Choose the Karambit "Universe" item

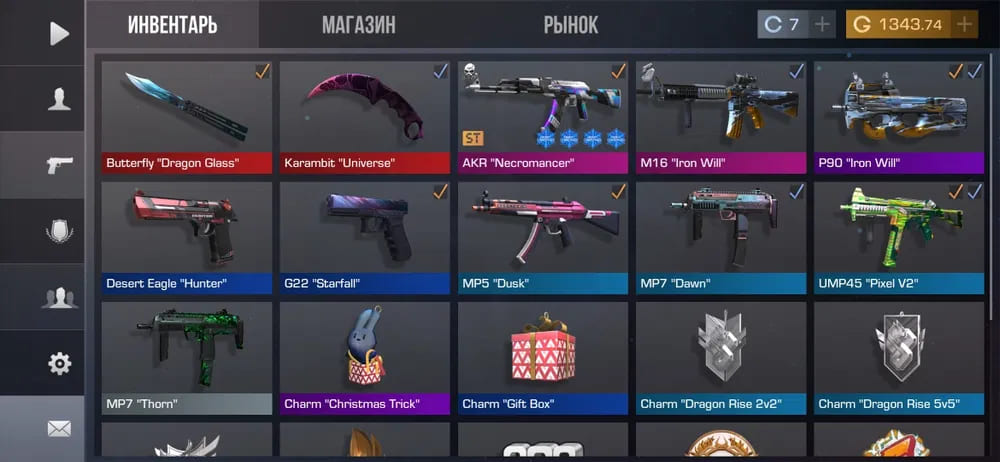click(365, 117)
